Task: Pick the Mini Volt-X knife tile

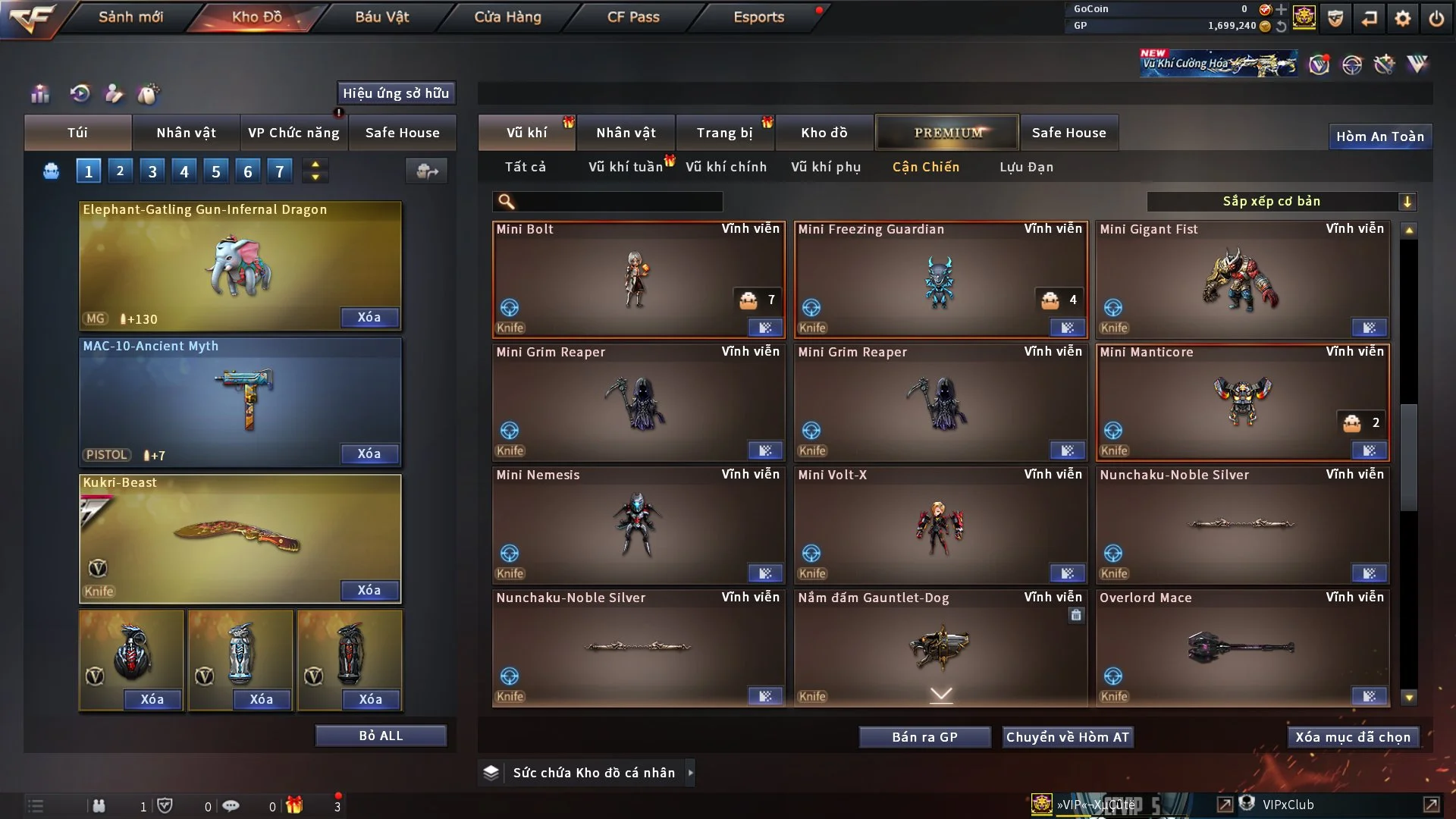Action: pyautogui.click(x=940, y=526)
